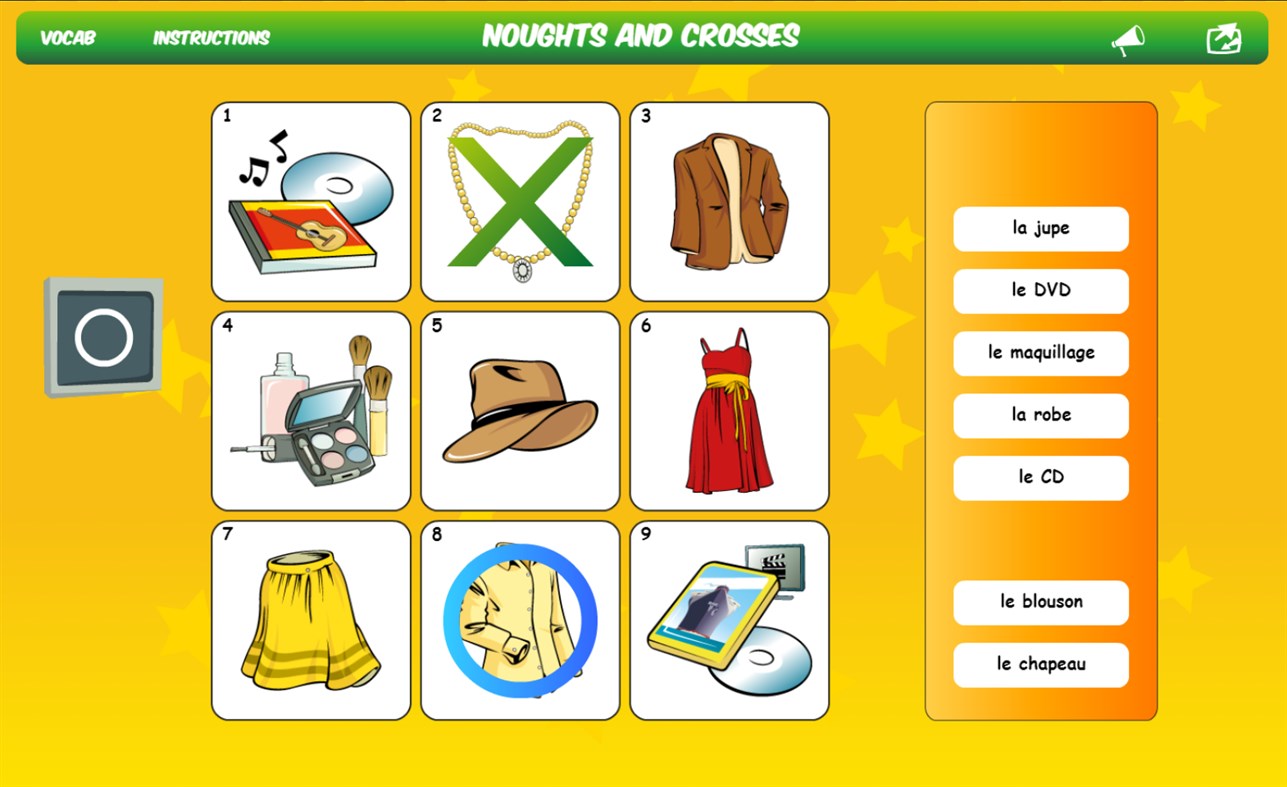
Task: Click the red dress in square 6
Action: click(729, 410)
